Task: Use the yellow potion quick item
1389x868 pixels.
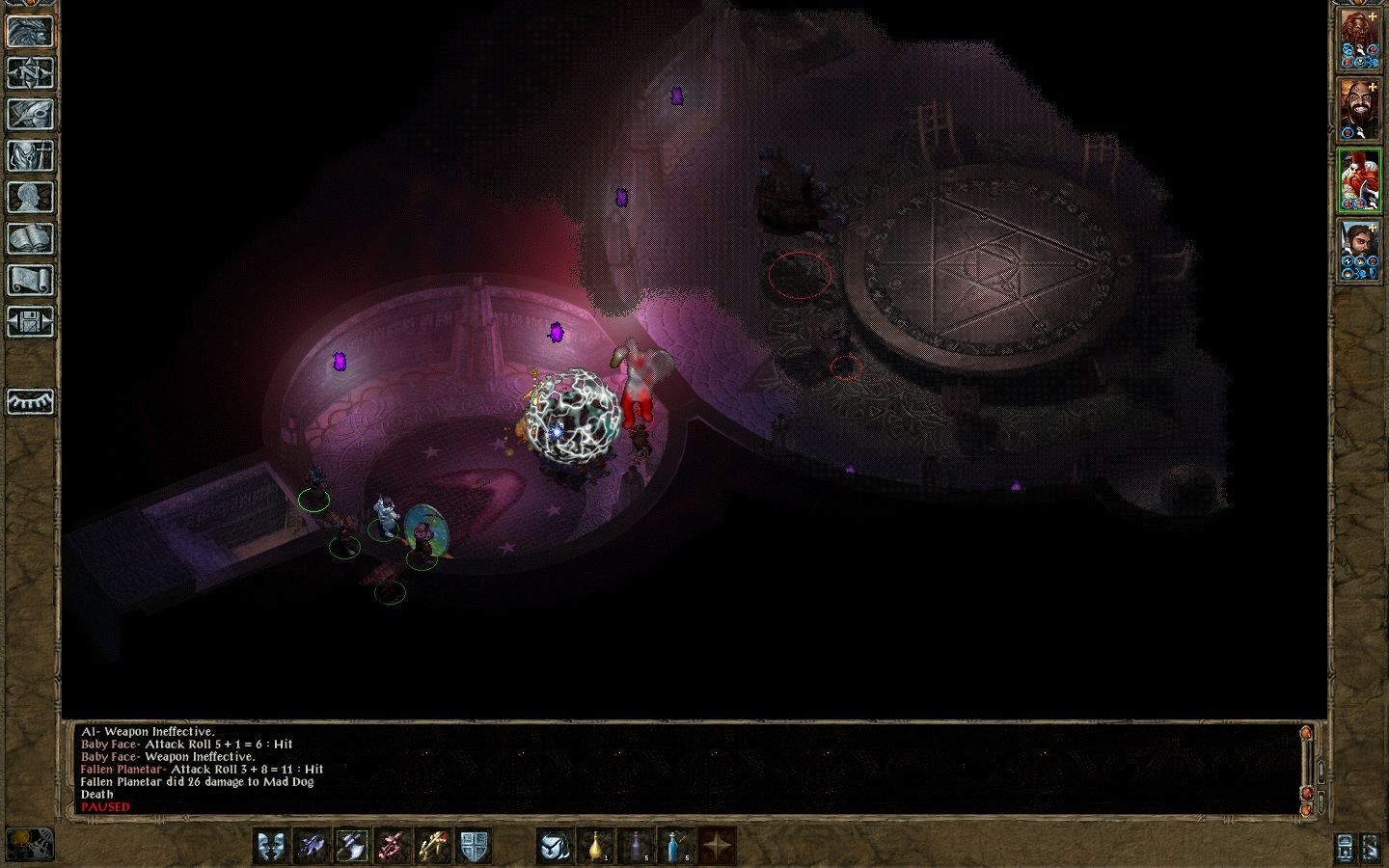Action: click(x=596, y=846)
